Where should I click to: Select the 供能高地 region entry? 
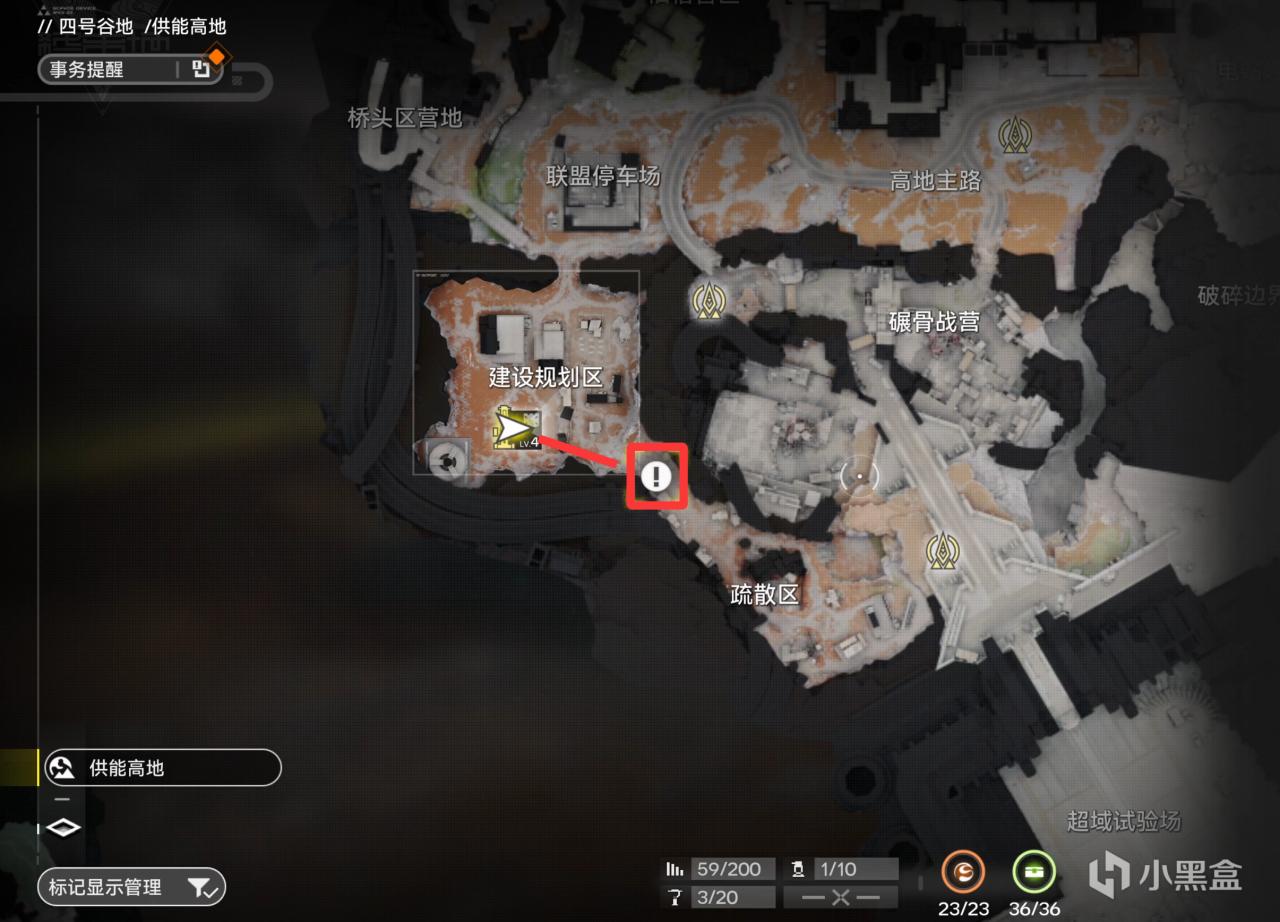[160, 768]
